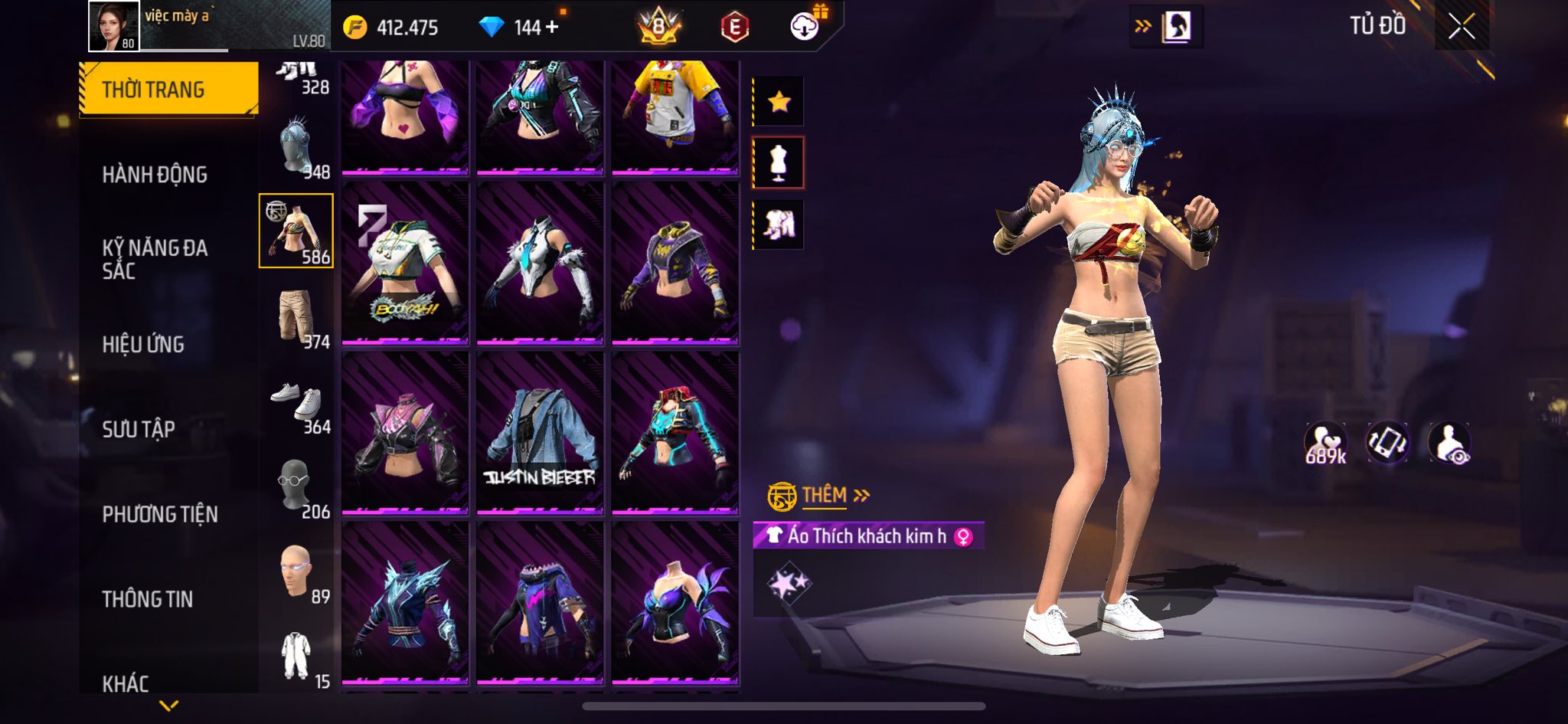Equip the Booyah white crop top
1568x724 pixels.
pyautogui.click(x=405, y=264)
